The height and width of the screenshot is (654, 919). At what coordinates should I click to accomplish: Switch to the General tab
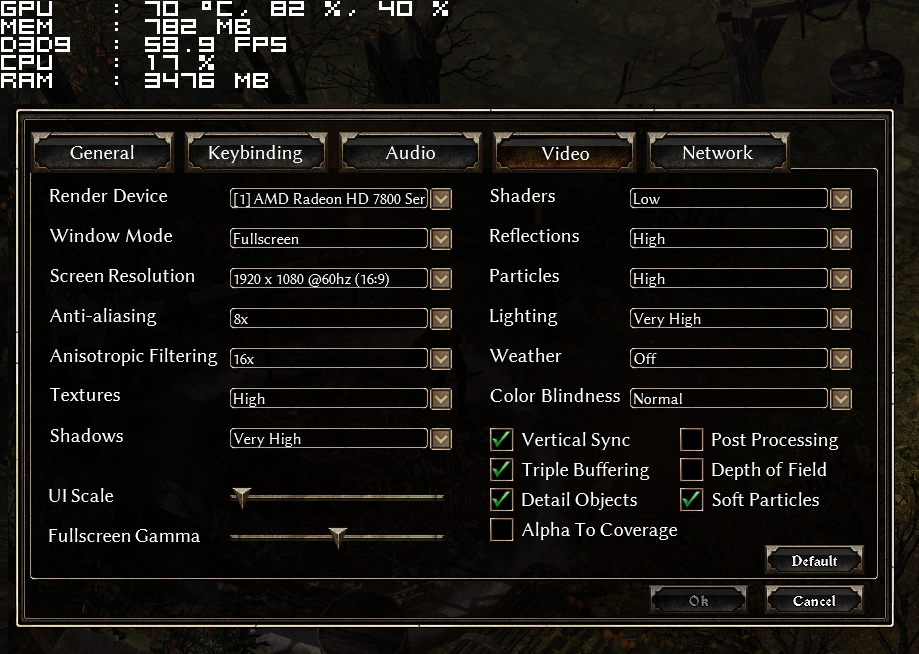click(x=102, y=153)
